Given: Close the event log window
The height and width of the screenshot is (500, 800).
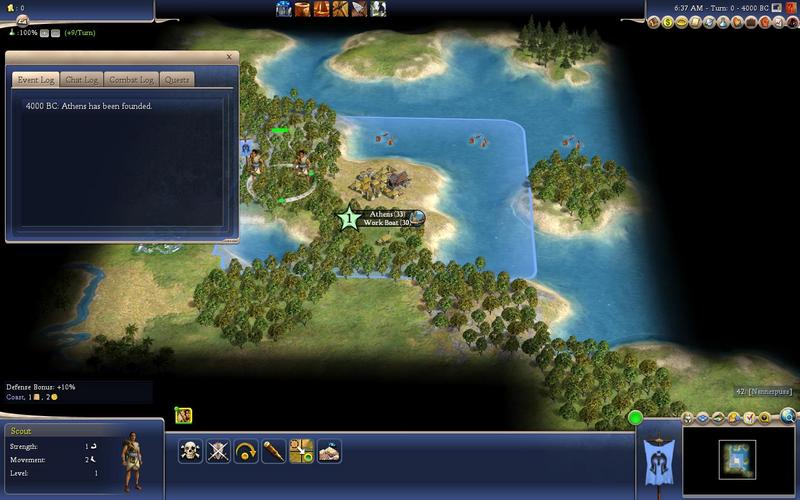Looking at the screenshot, I should click(228, 57).
